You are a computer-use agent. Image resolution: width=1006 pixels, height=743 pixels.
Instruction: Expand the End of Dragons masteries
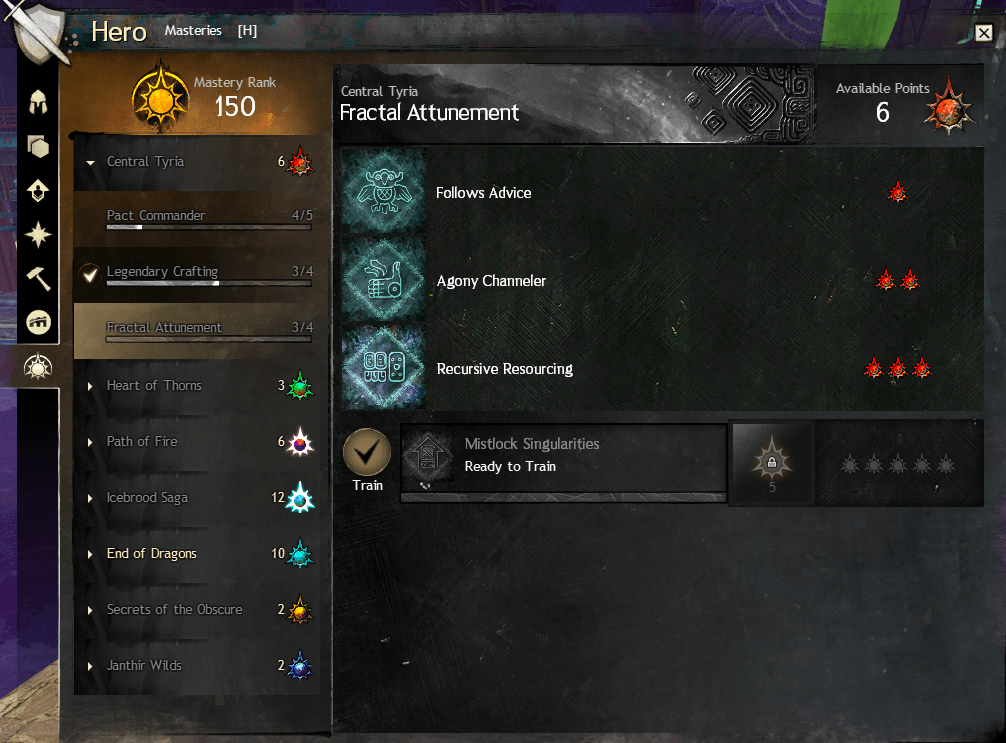pos(151,554)
